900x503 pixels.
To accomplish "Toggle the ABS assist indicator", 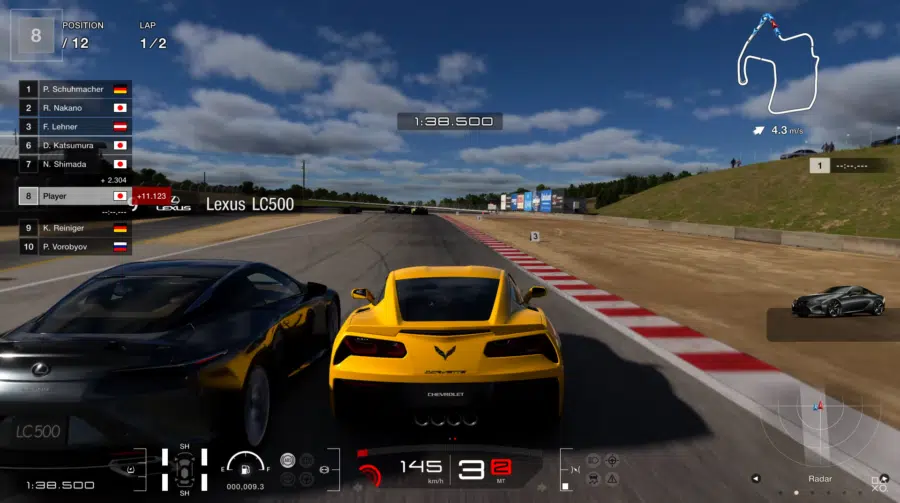I will click(288, 461).
